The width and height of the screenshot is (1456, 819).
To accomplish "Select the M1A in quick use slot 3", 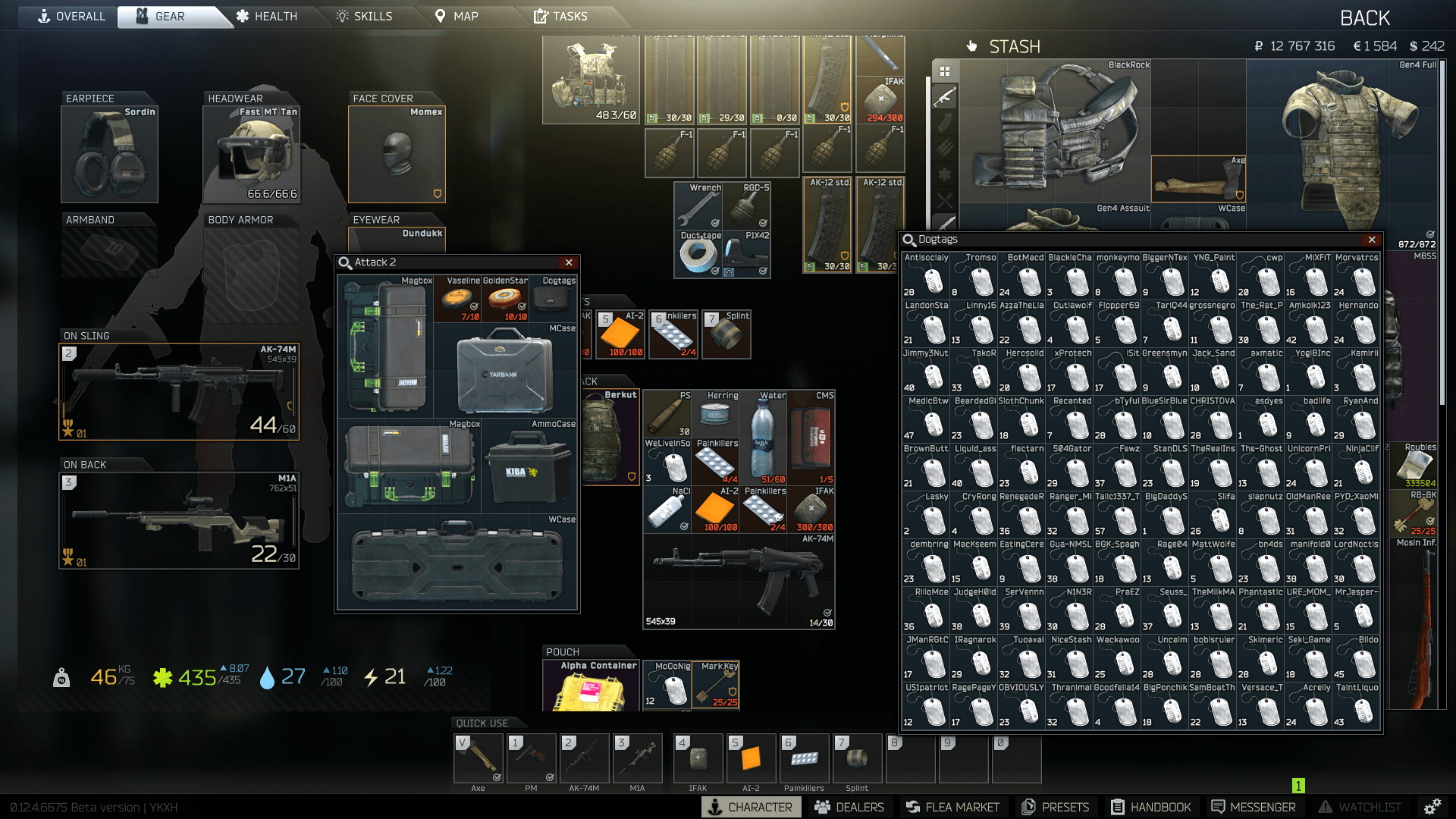I will [638, 758].
